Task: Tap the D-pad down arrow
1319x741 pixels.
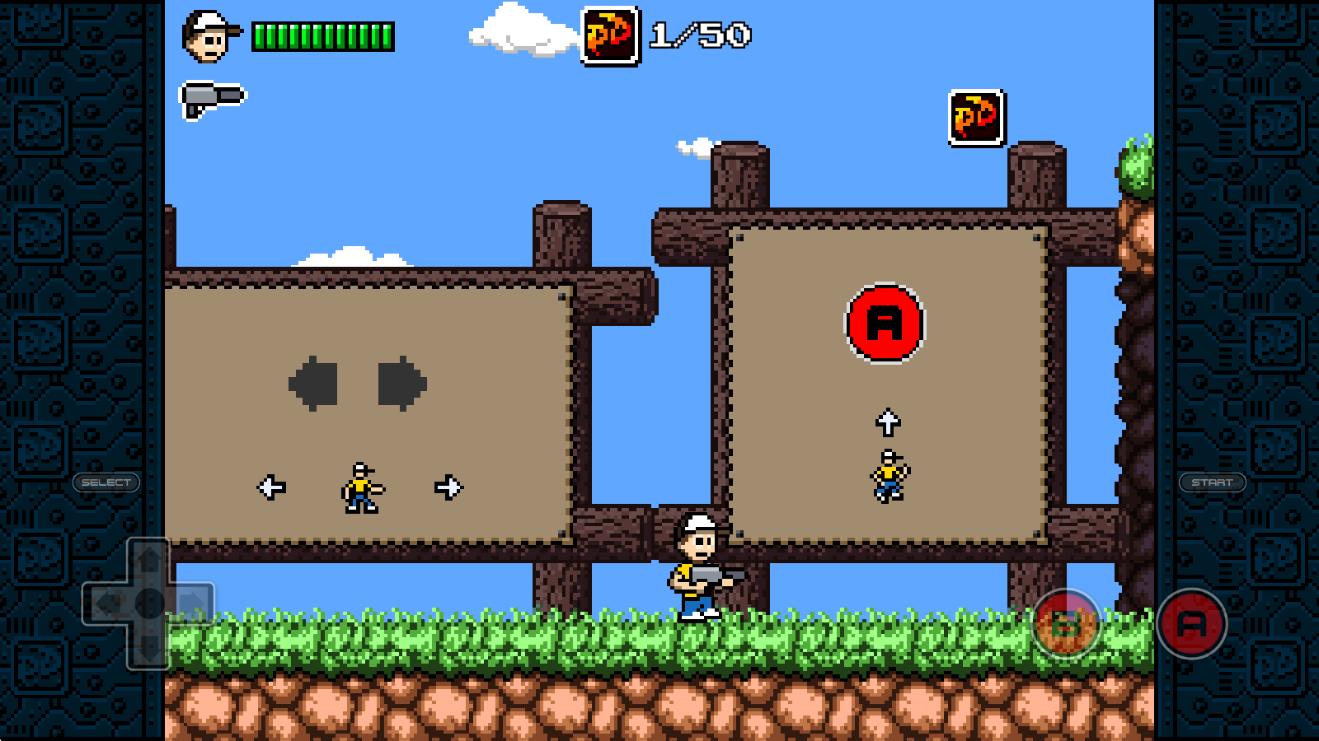Action: click(149, 646)
